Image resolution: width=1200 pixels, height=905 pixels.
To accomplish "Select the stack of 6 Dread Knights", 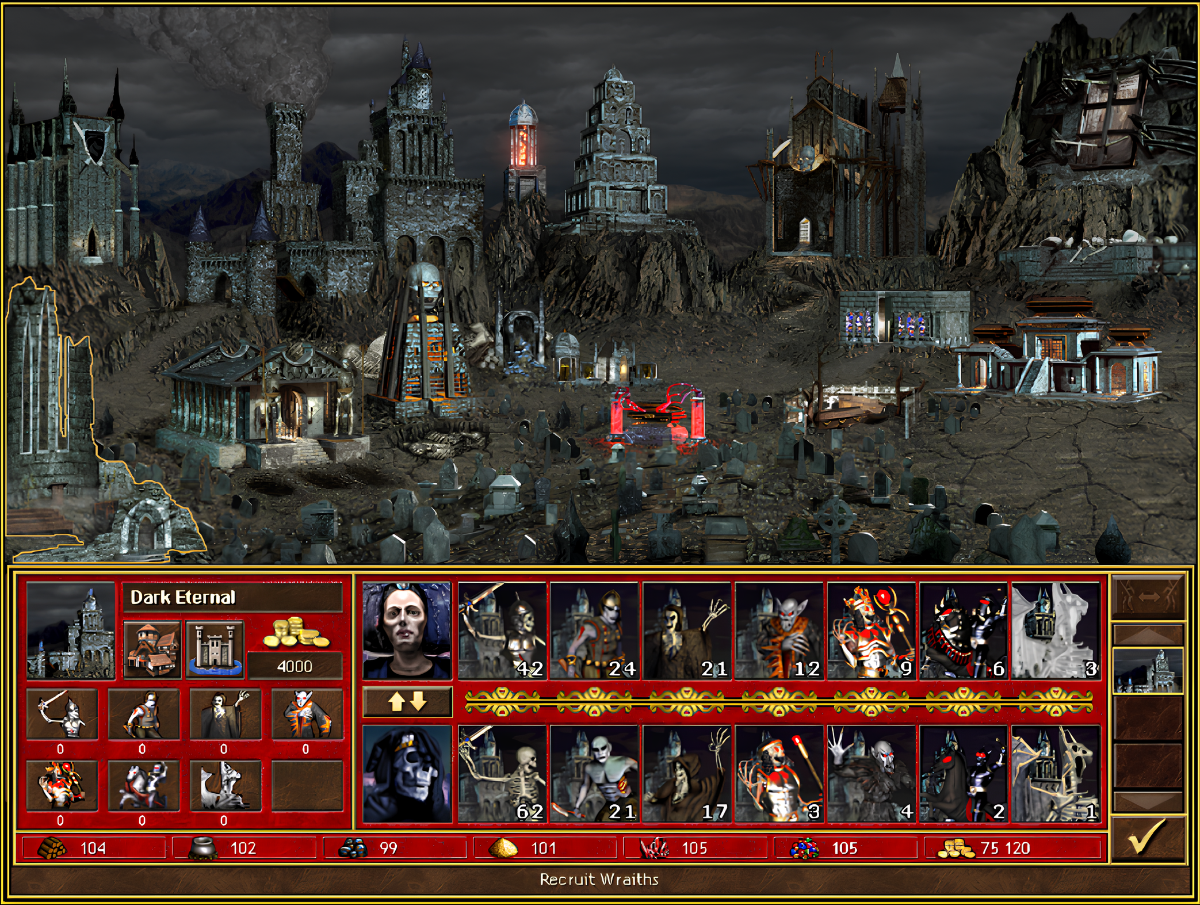I will (x=963, y=631).
